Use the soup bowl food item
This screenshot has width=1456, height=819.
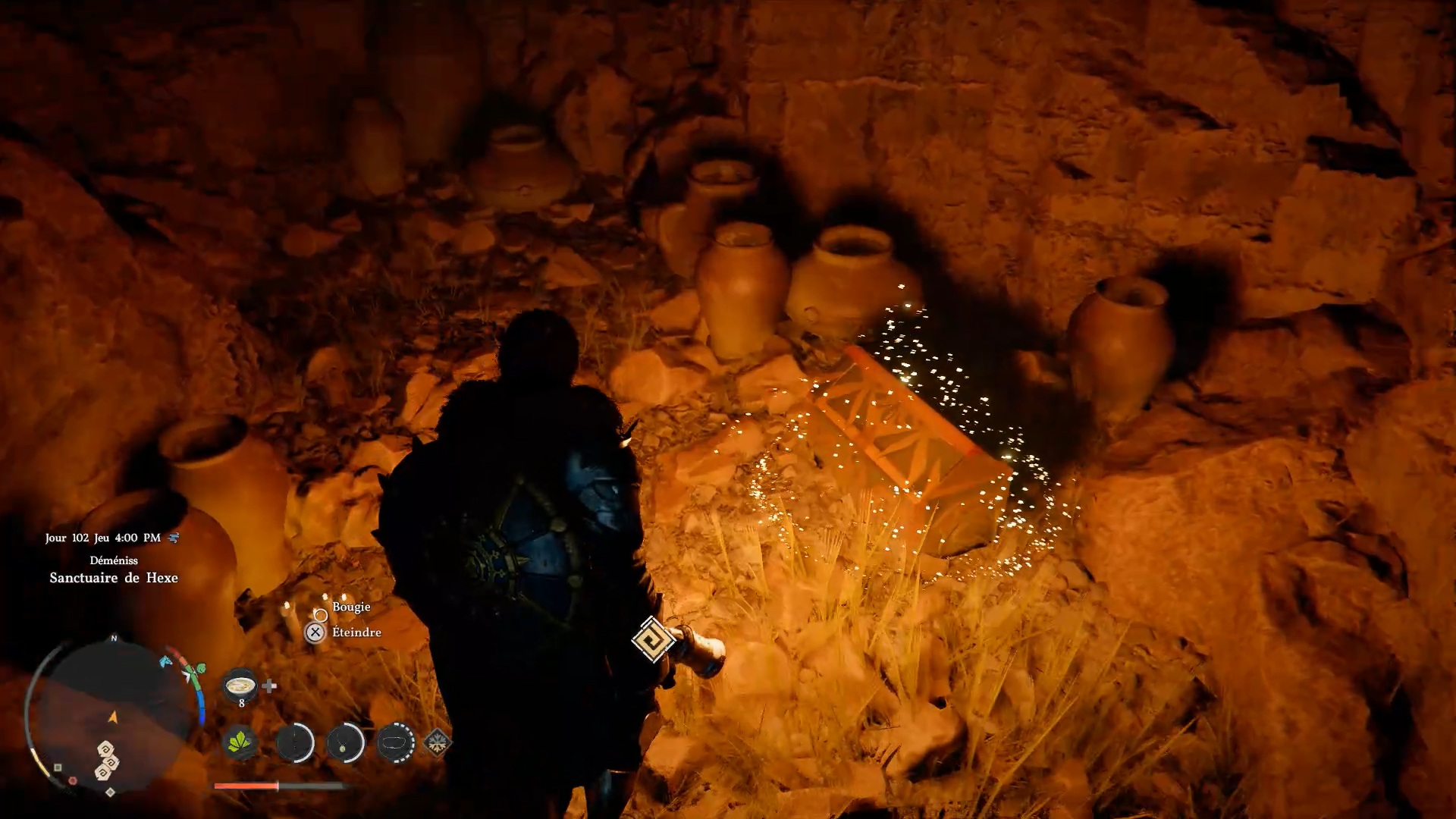(x=240, y=685)
